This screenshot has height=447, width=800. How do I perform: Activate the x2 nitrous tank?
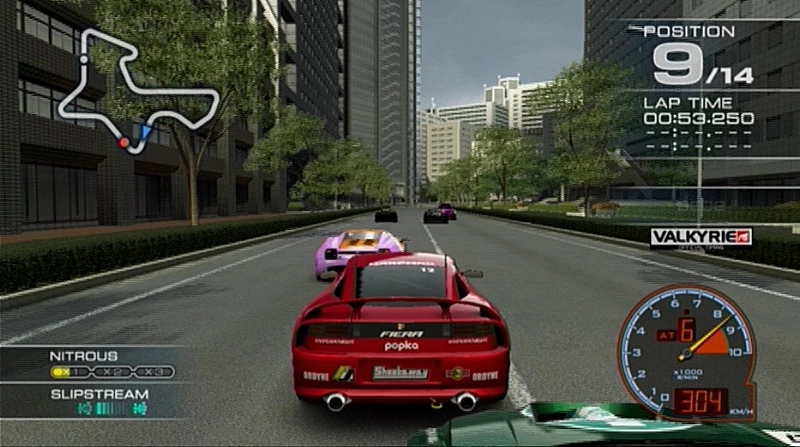point(112,372)
